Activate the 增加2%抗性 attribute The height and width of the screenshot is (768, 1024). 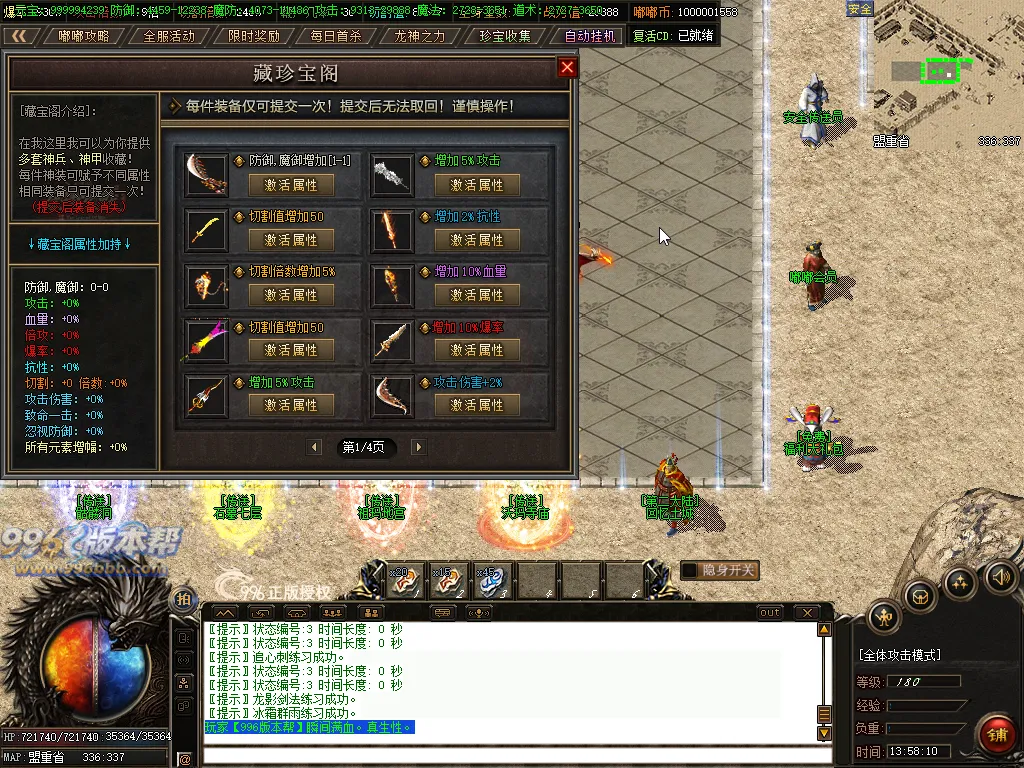[477, 240]
